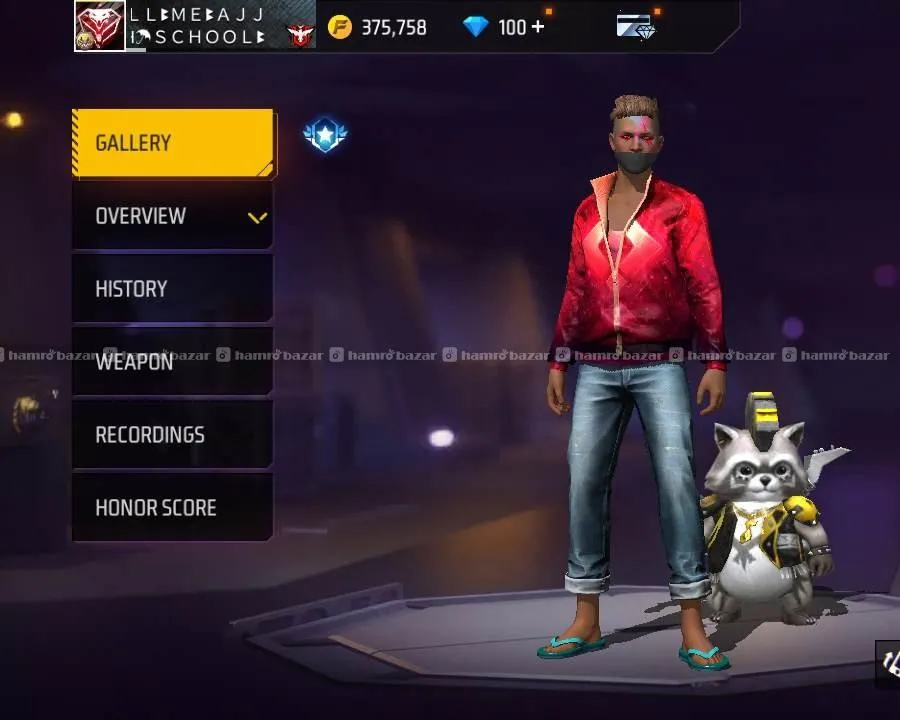
Task: Open the gold coin balance
Action: [378, 27]
